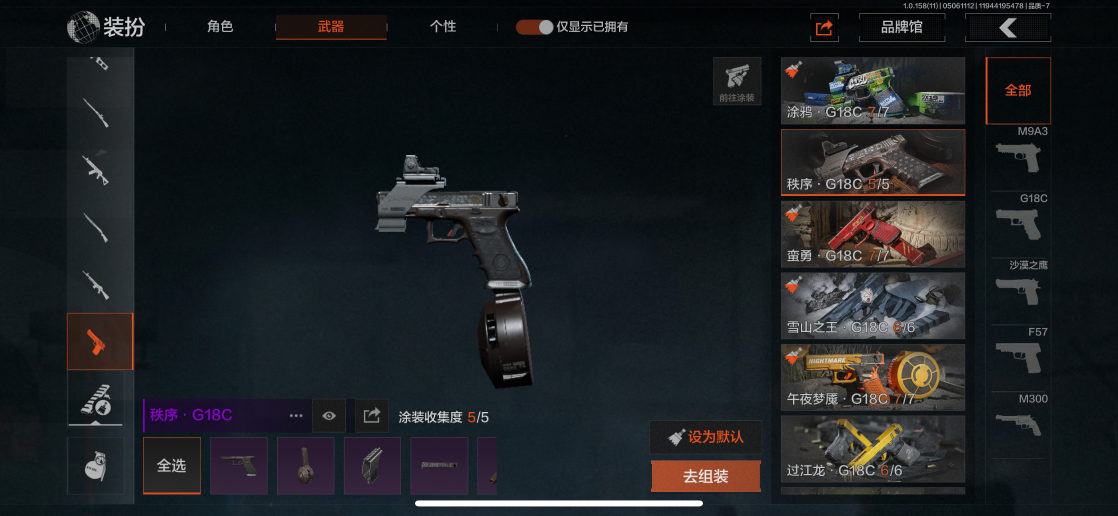Image resolution: width=1118 pixels, height=516 pixels.
Task: Pick the 午夜梦魇 · G18C skin
Action: [x=873, y=378]
